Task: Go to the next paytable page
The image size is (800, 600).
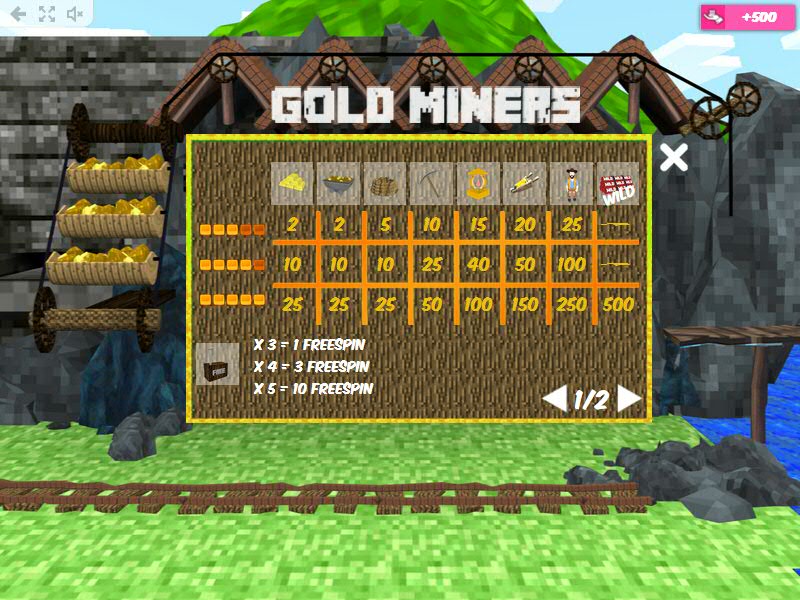Action: pos(629,400)
